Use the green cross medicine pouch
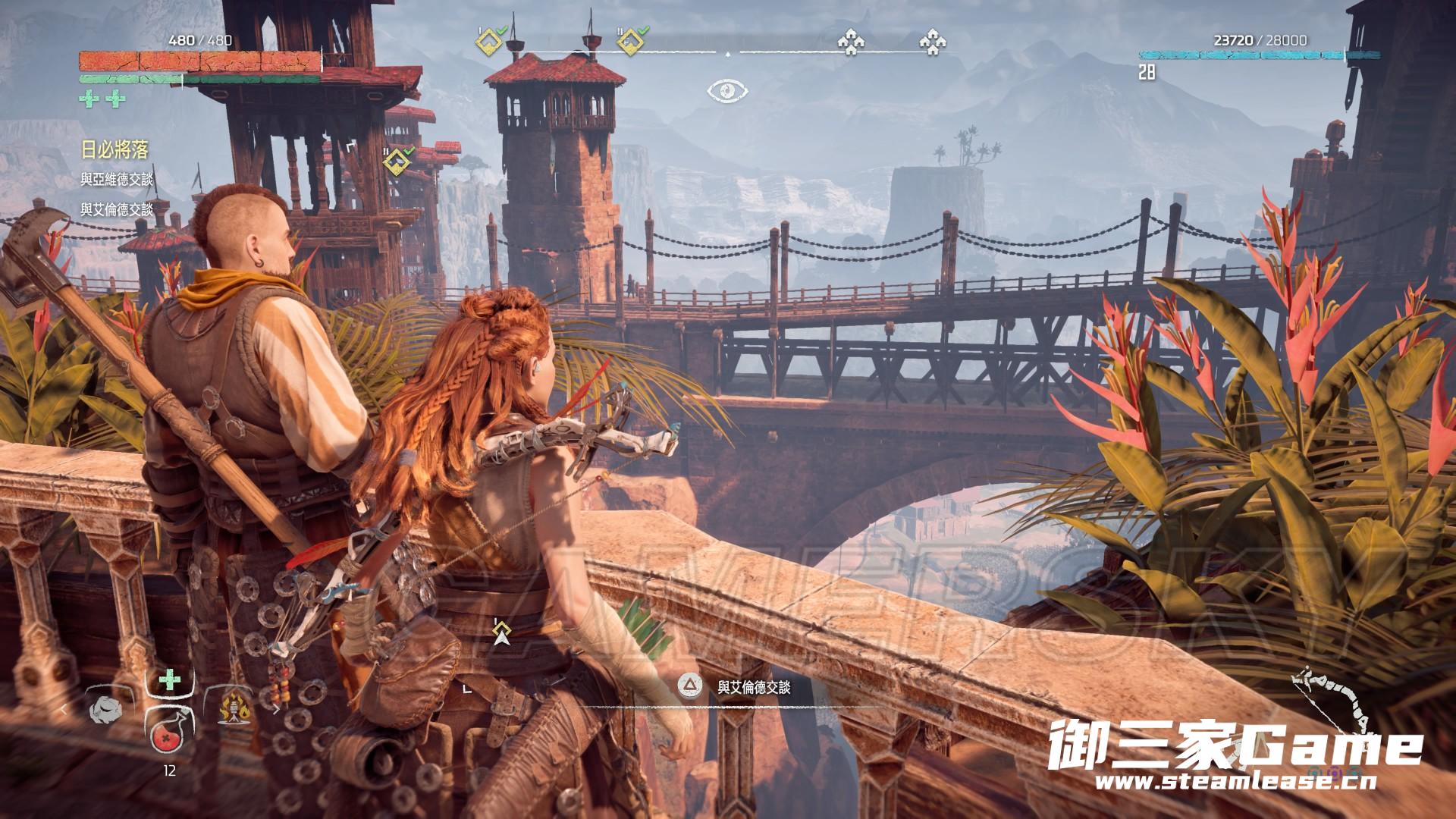This screenshot has width=1456, height=819. point(170,680)
